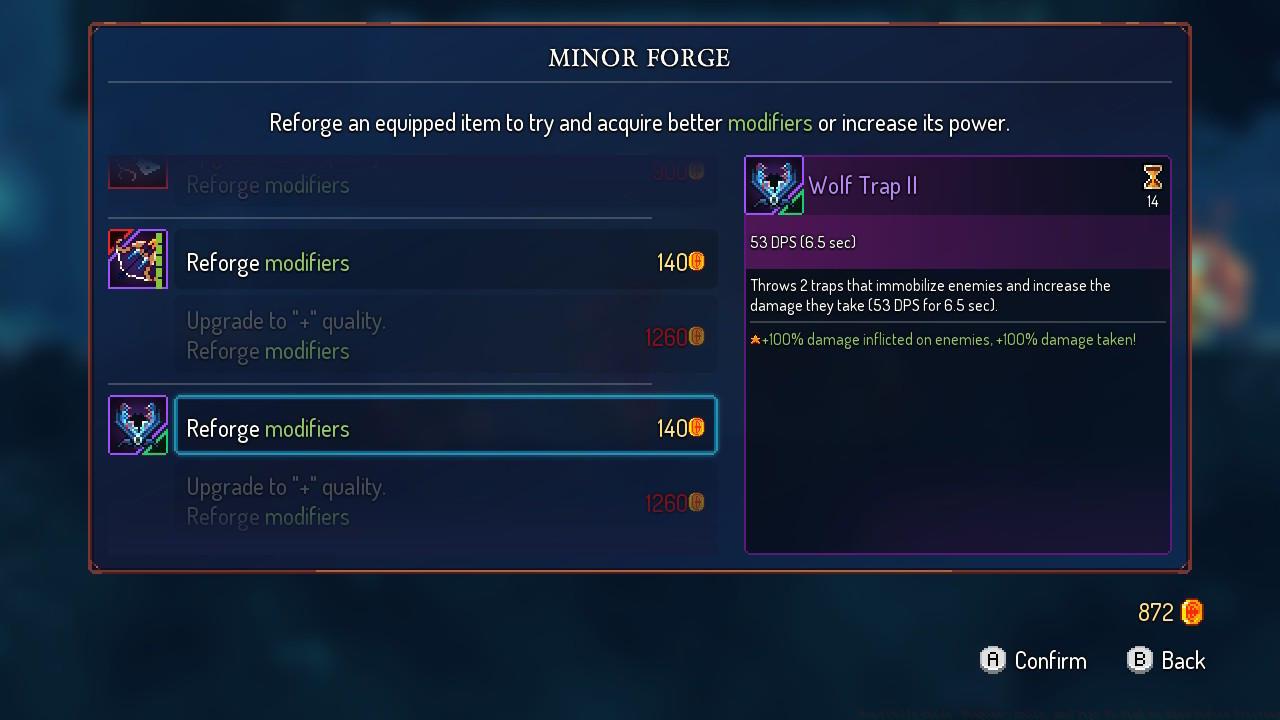Select the Wolf Trap icon in the item list
1280x720 pixels.
coord(138,425)
